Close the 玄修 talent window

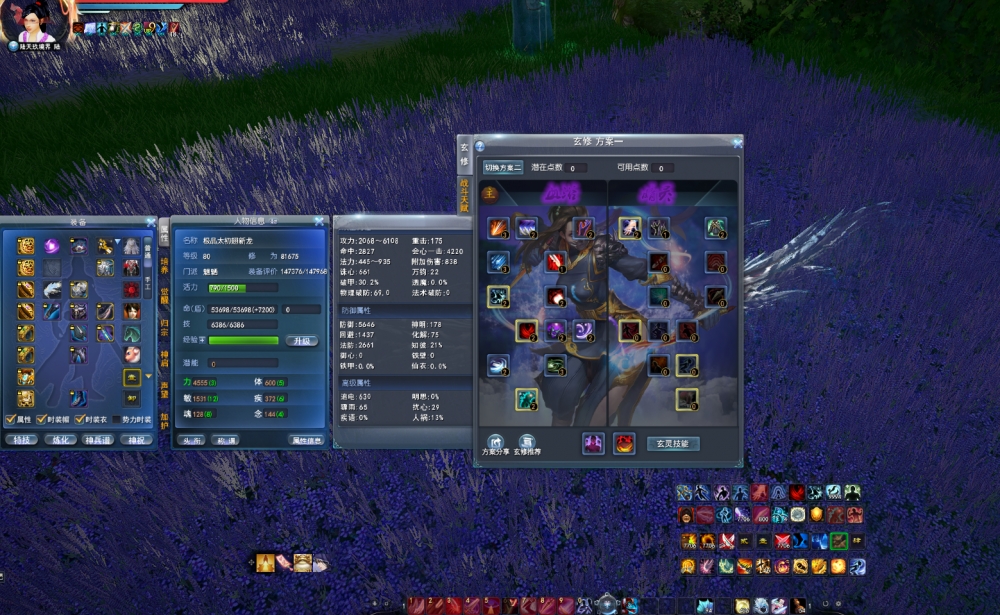pos(737,143)
